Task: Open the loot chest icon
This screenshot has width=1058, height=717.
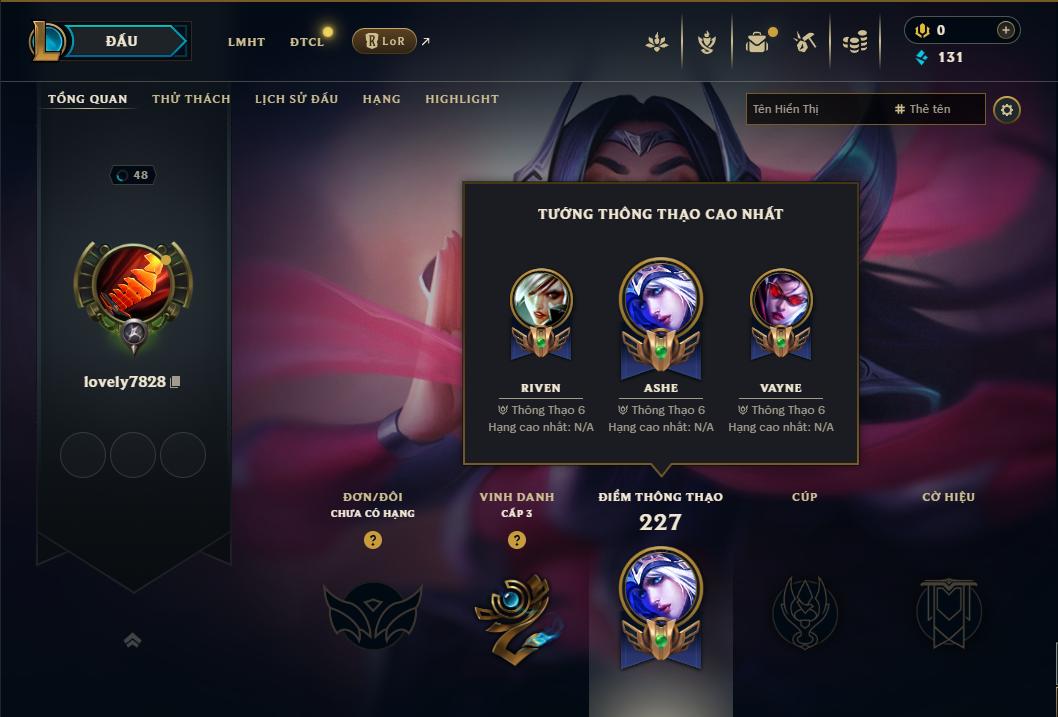Action: tap(758, 42)
